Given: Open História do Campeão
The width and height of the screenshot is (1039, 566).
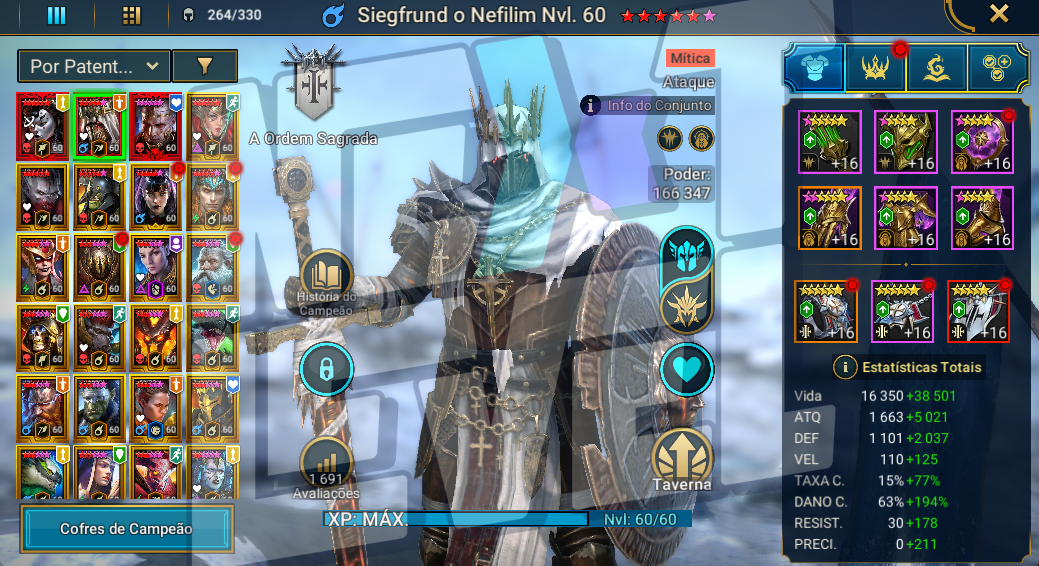Looking at the screenshot, I should [326, 281].
